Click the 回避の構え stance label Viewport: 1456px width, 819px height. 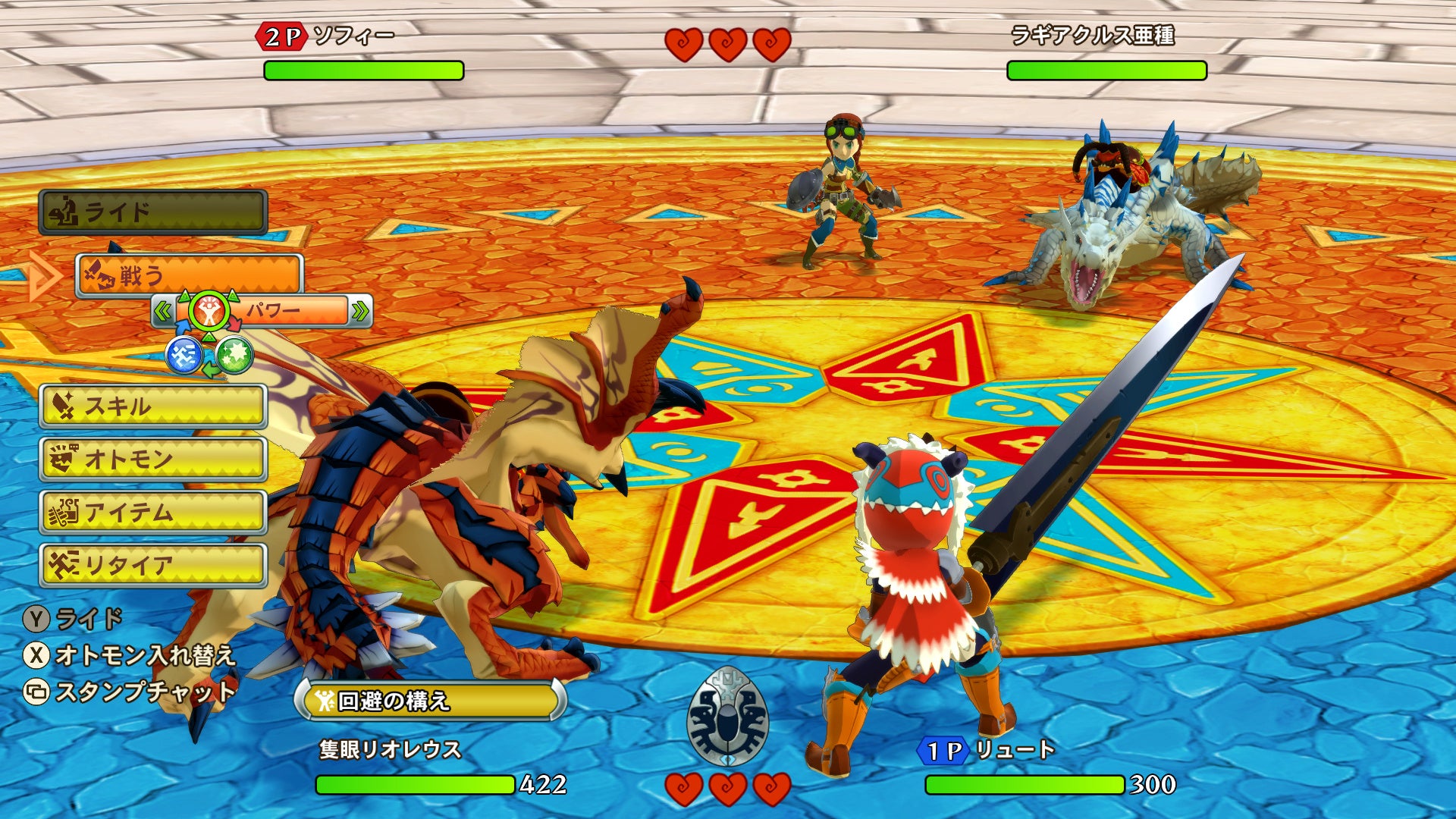430,701
